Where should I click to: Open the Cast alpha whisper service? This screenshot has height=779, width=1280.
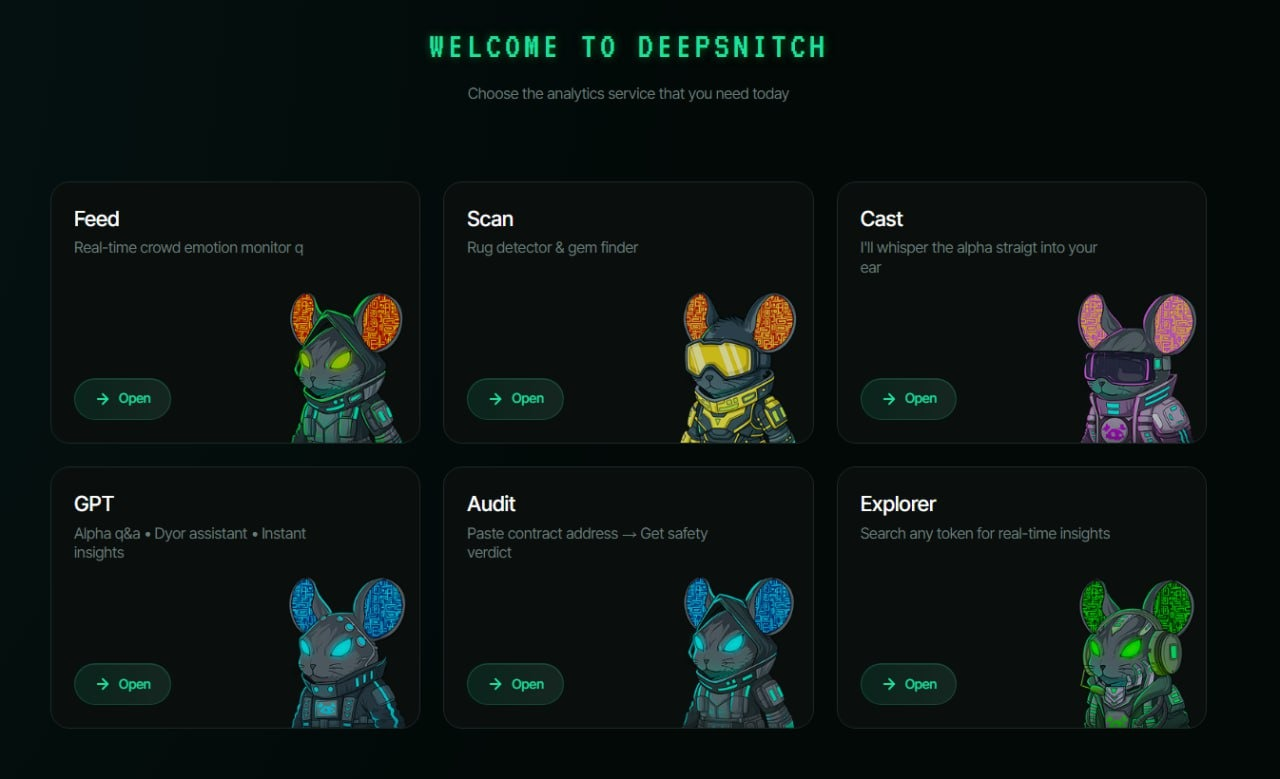(x=908, y=398)
